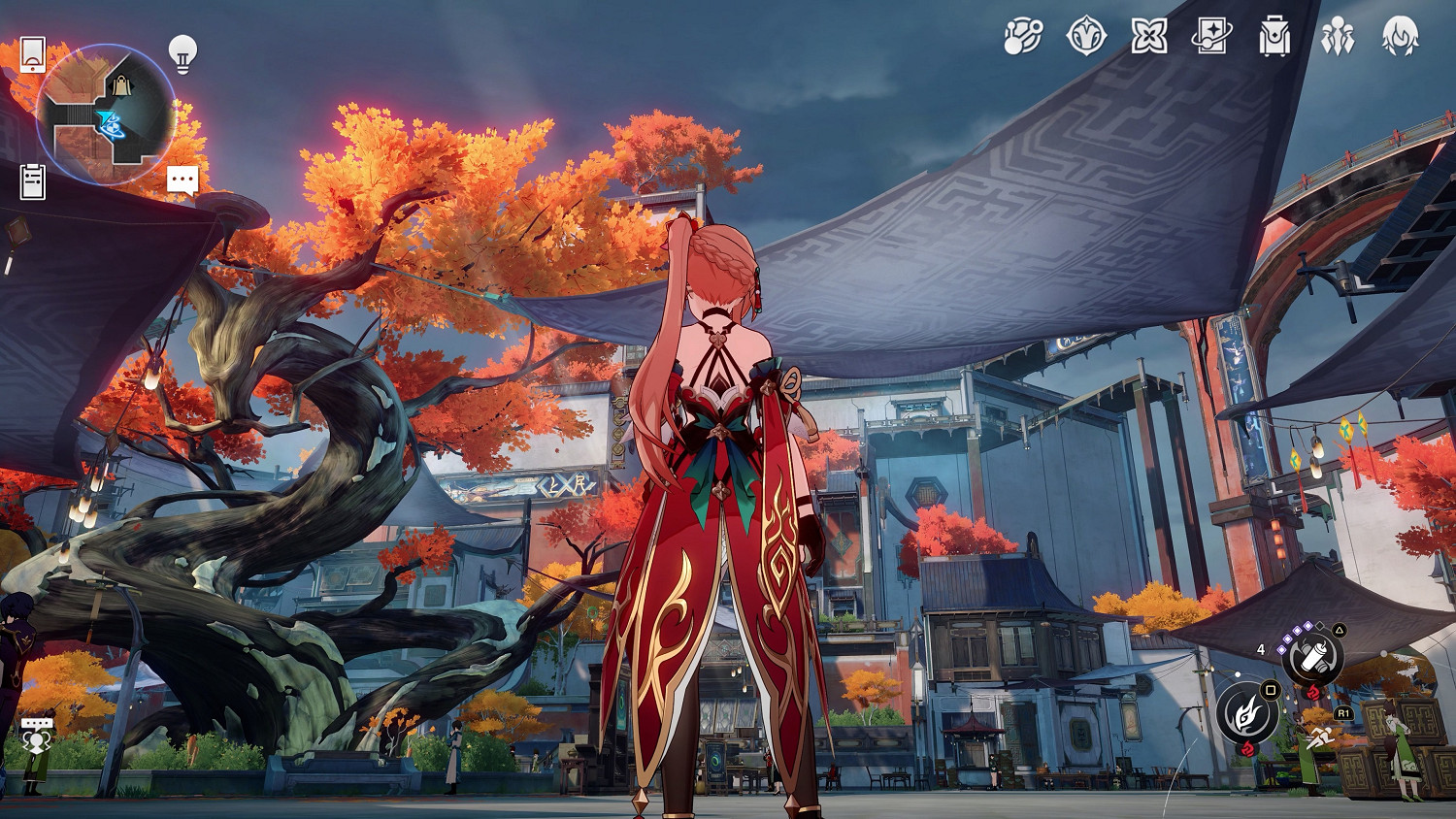Open the phone main menu
Image resolution: width=1456 pixels, height=819 pixels.
[32, 54]
